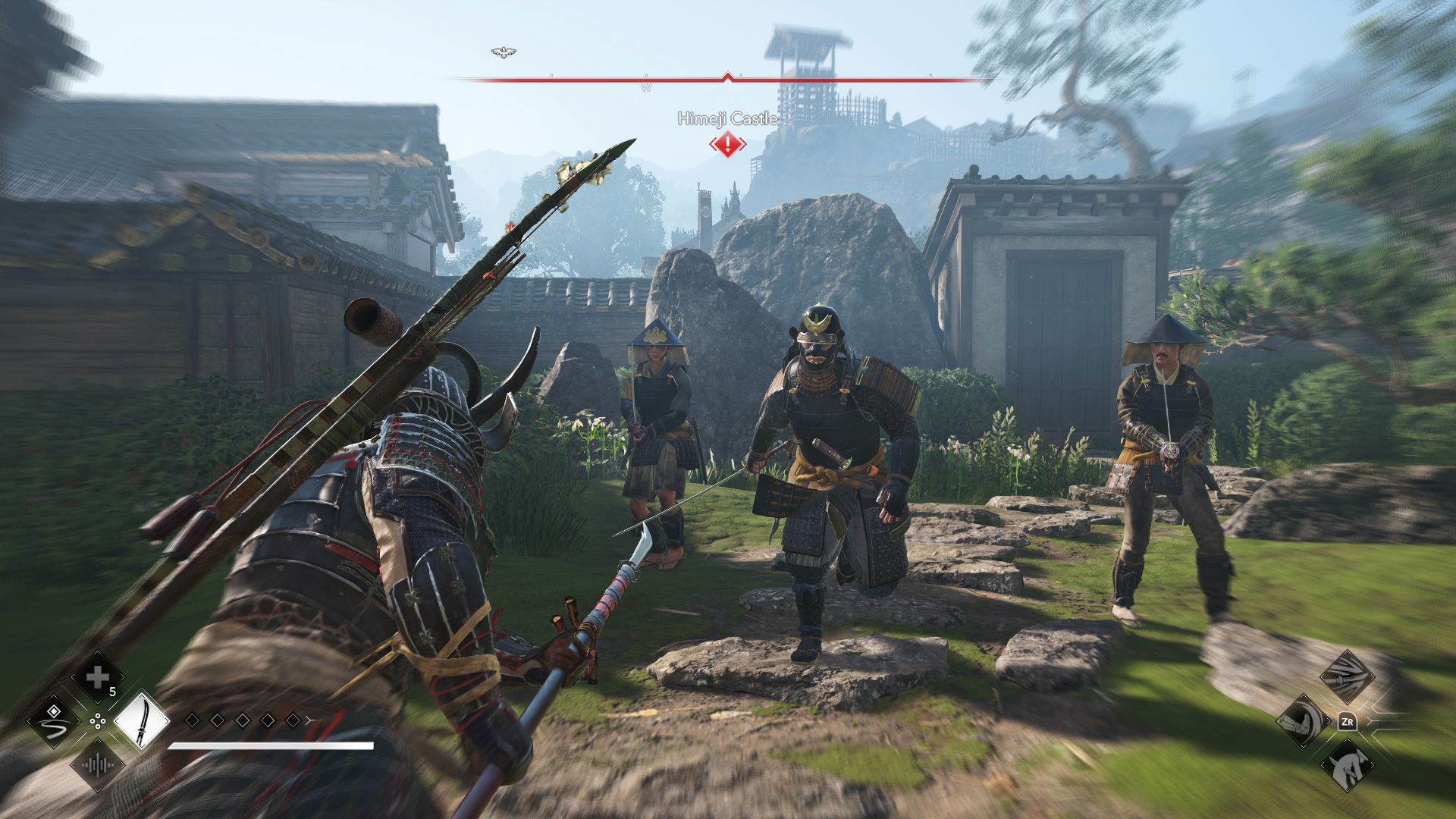
Task: Click the ammo count 5 beside the medicine icon
Action: click(x=111, y=692)
